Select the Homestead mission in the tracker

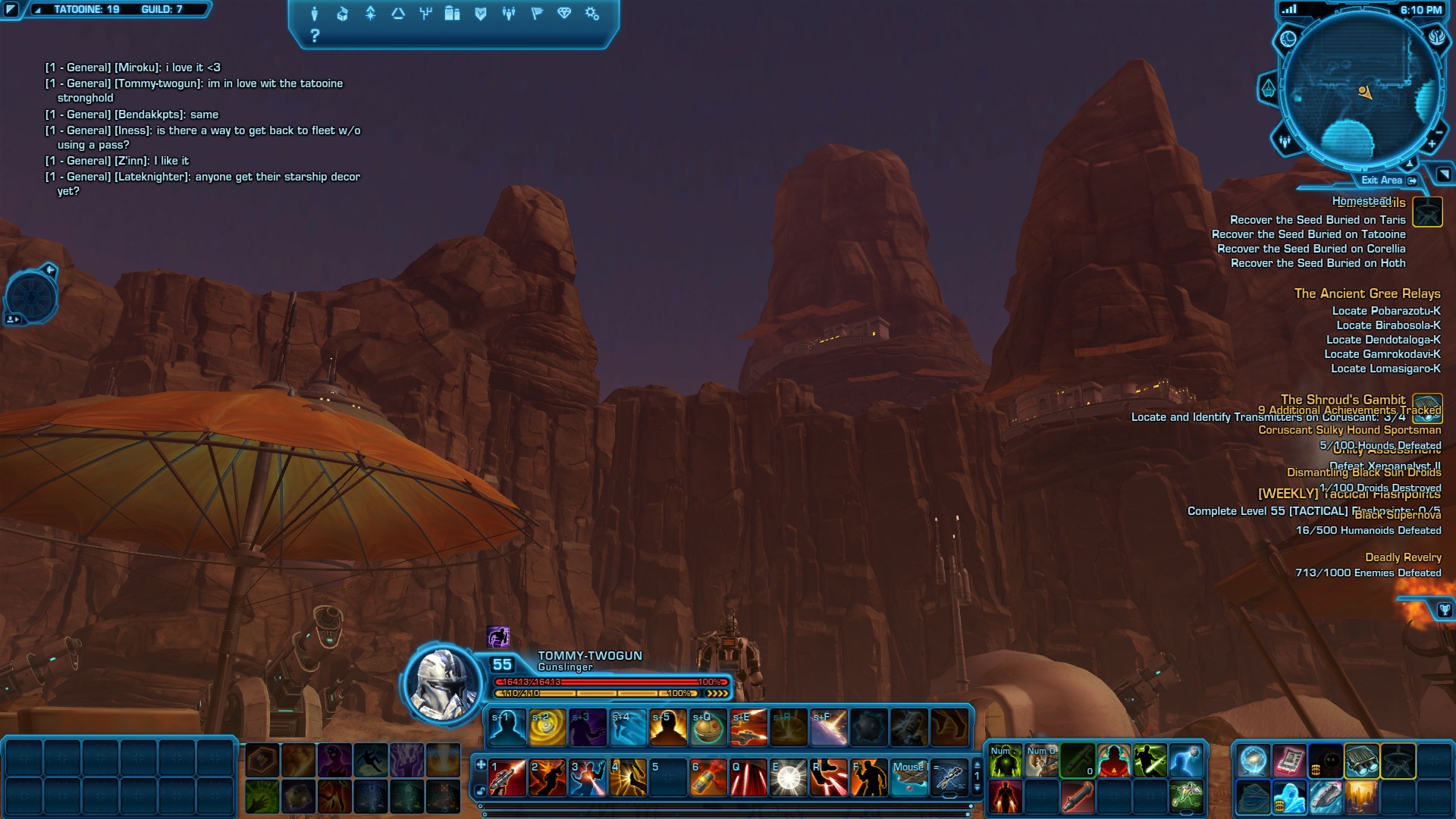click(1361, 201)
